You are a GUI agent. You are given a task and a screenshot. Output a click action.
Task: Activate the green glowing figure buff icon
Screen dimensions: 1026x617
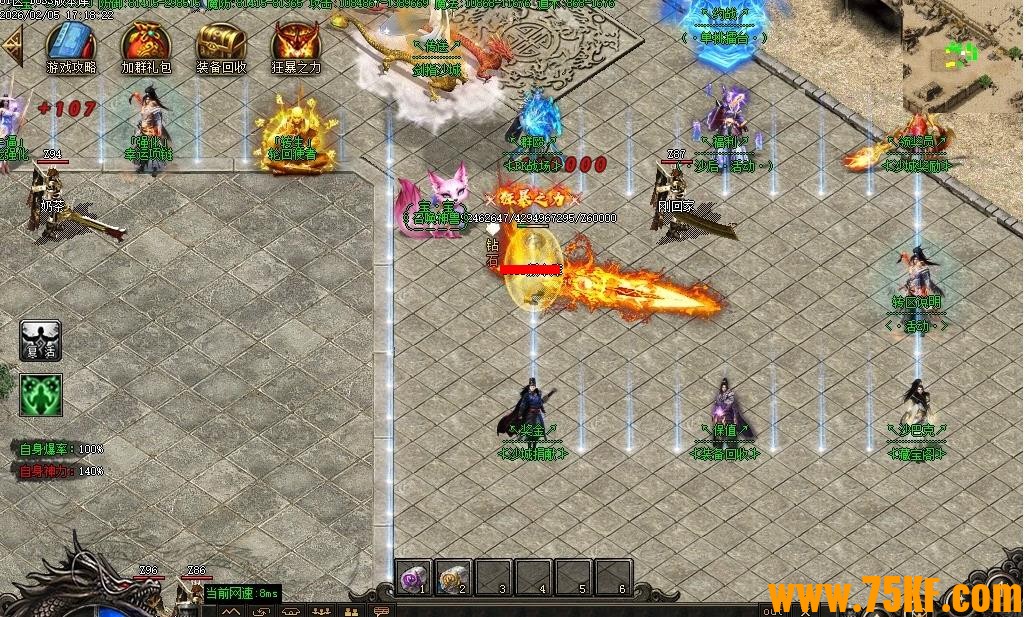click(x=41, y=394)
